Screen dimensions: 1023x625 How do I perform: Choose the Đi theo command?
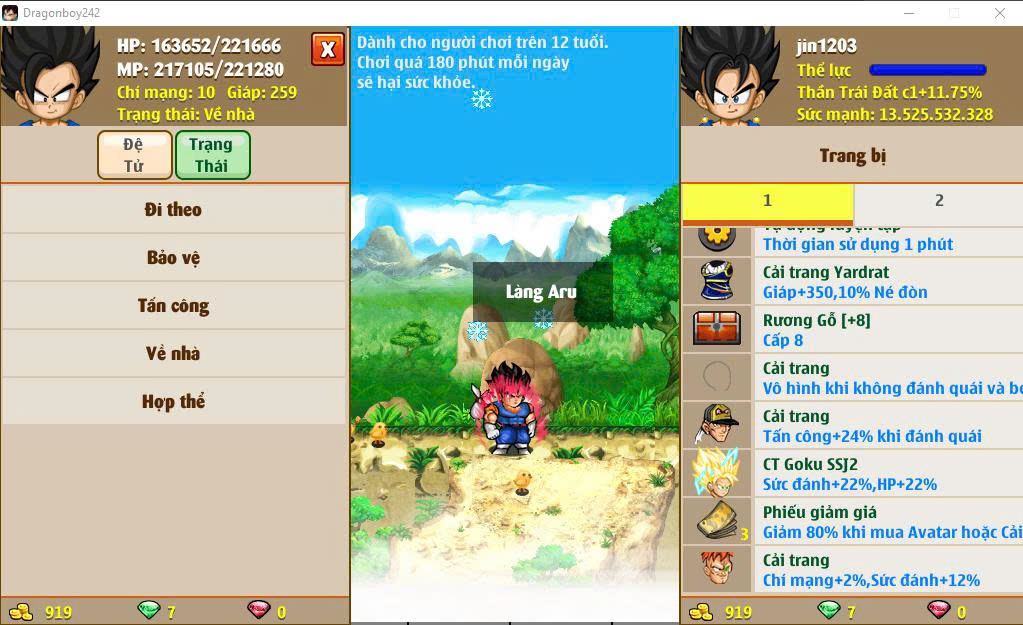pyautogui.click(x=174, y=210)
